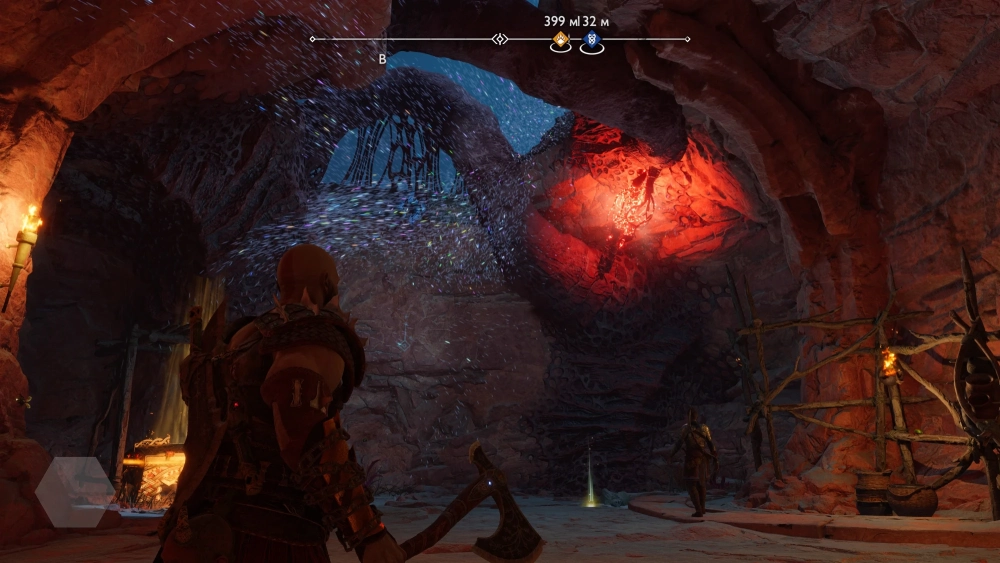This screenshot has height=563, width=1000.
Task: Click the compass center heading indicator
Action: 500,39
